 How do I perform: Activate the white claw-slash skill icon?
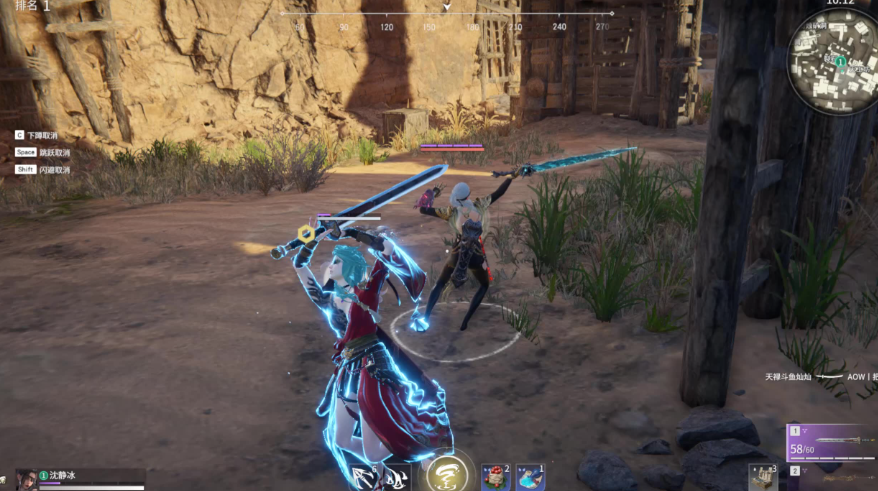pos(396,478)
